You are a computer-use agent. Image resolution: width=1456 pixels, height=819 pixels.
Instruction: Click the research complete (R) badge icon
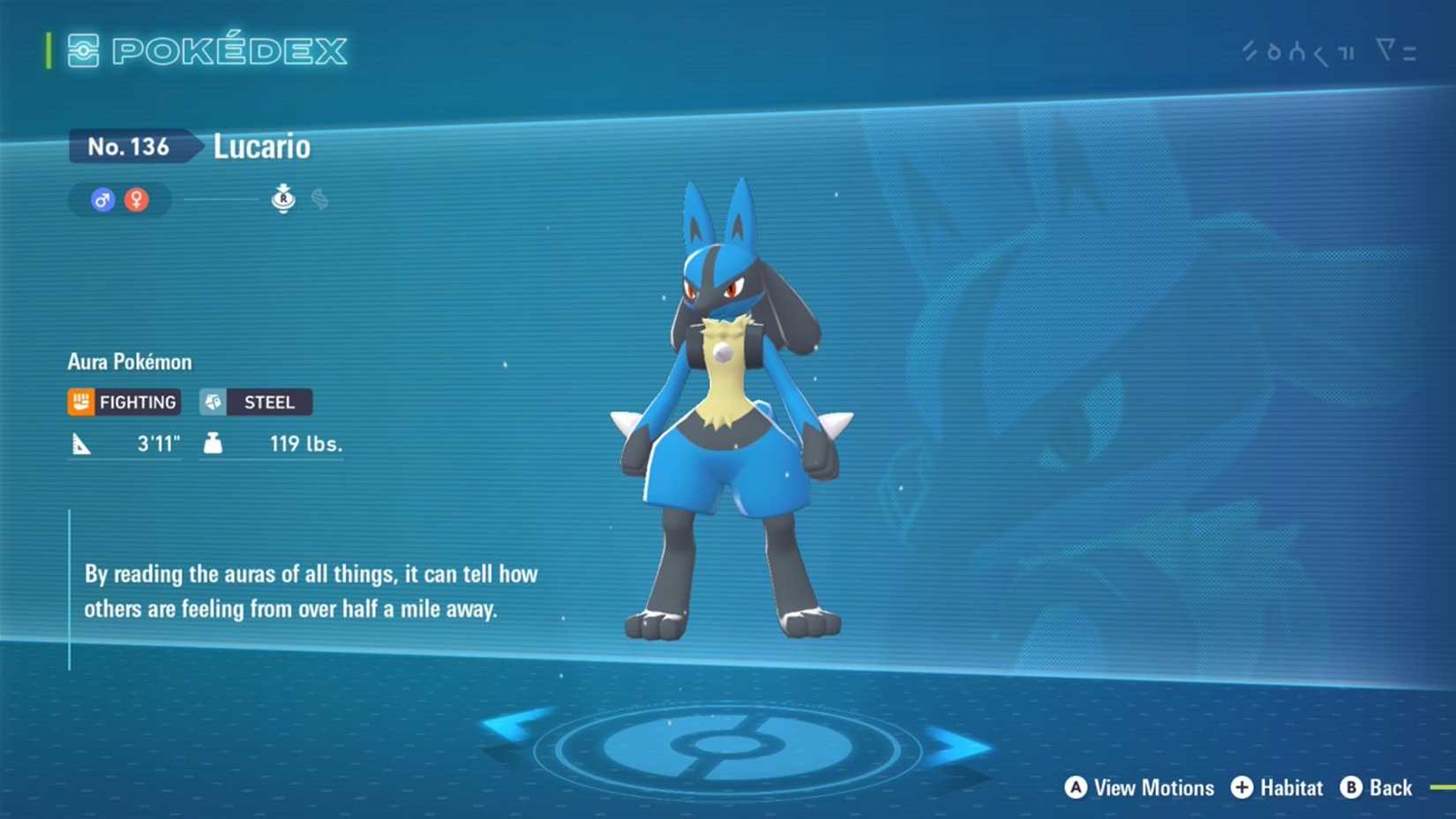(283, 199)
